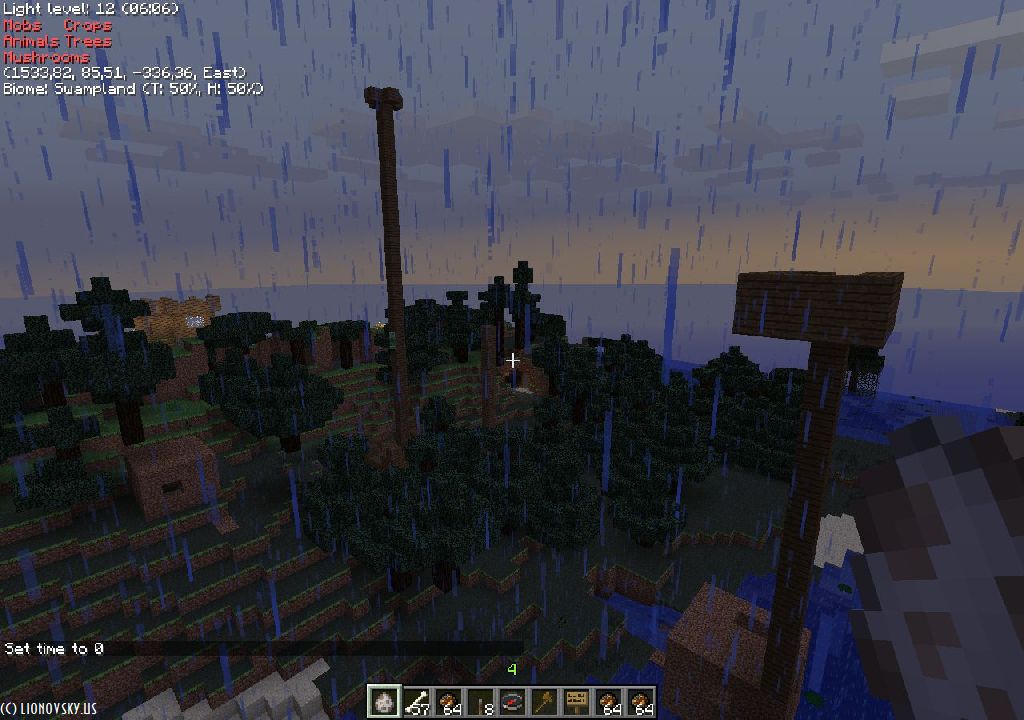Equip the wooden tool from the hotbar
The height and width of the screenshot is (720, 1024).
(545, 702)
